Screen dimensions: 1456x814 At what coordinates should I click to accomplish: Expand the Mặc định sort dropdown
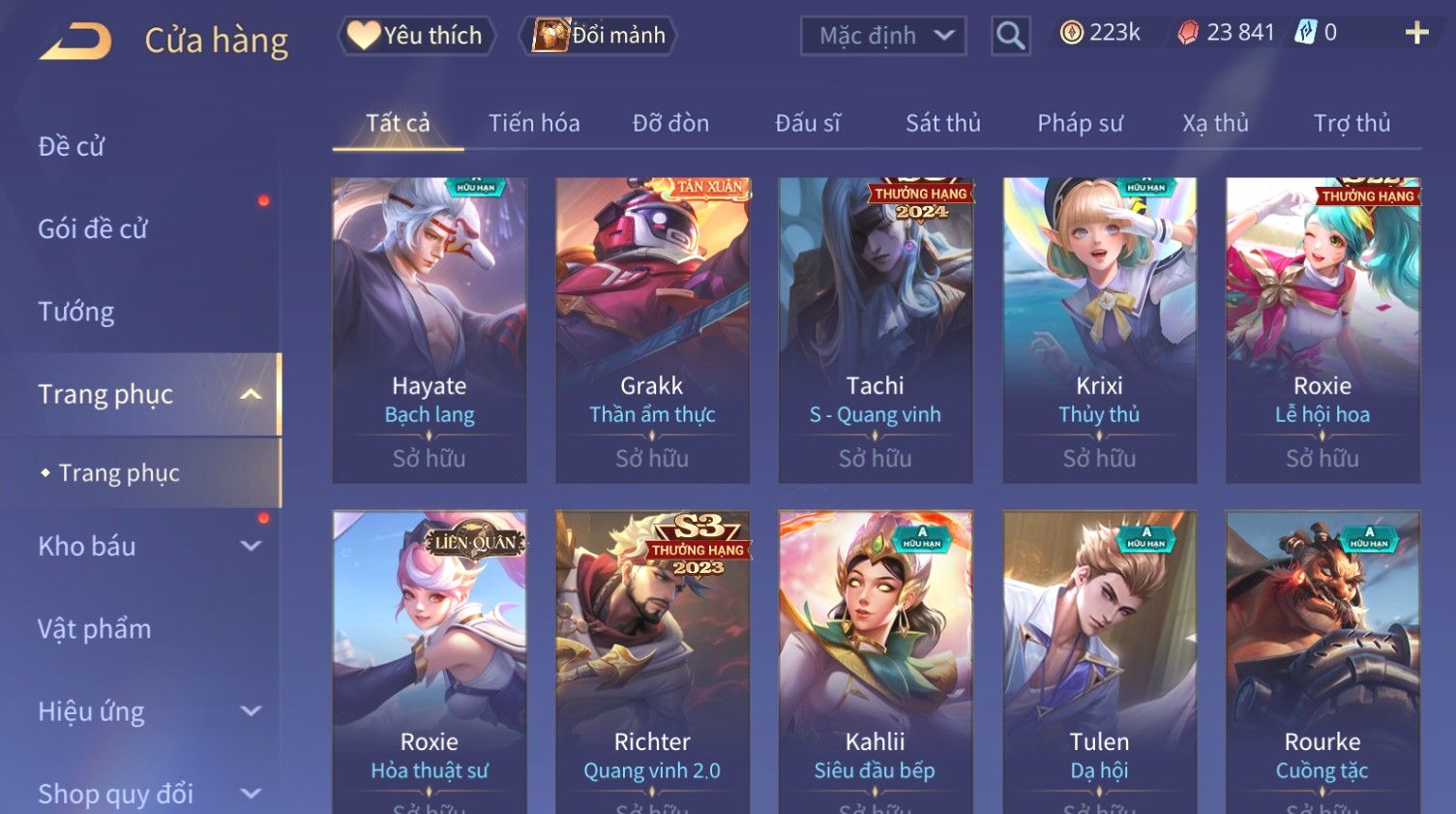[x=883, y=37]
